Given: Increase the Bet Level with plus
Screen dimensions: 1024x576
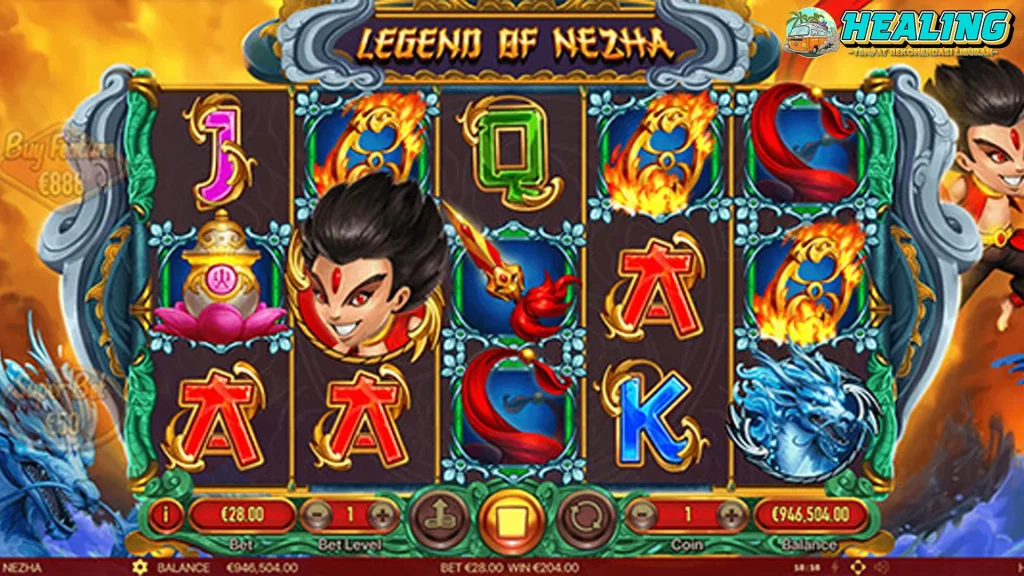Looking at the screenshot, I should click(x=383, y=516).
